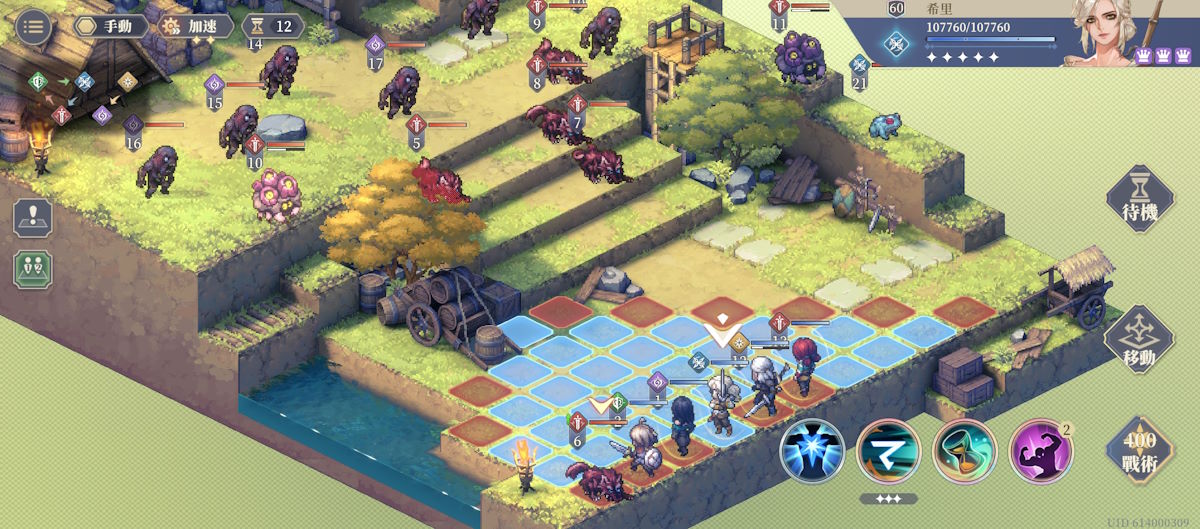Toggle the 手動 manual control mode

111,26
